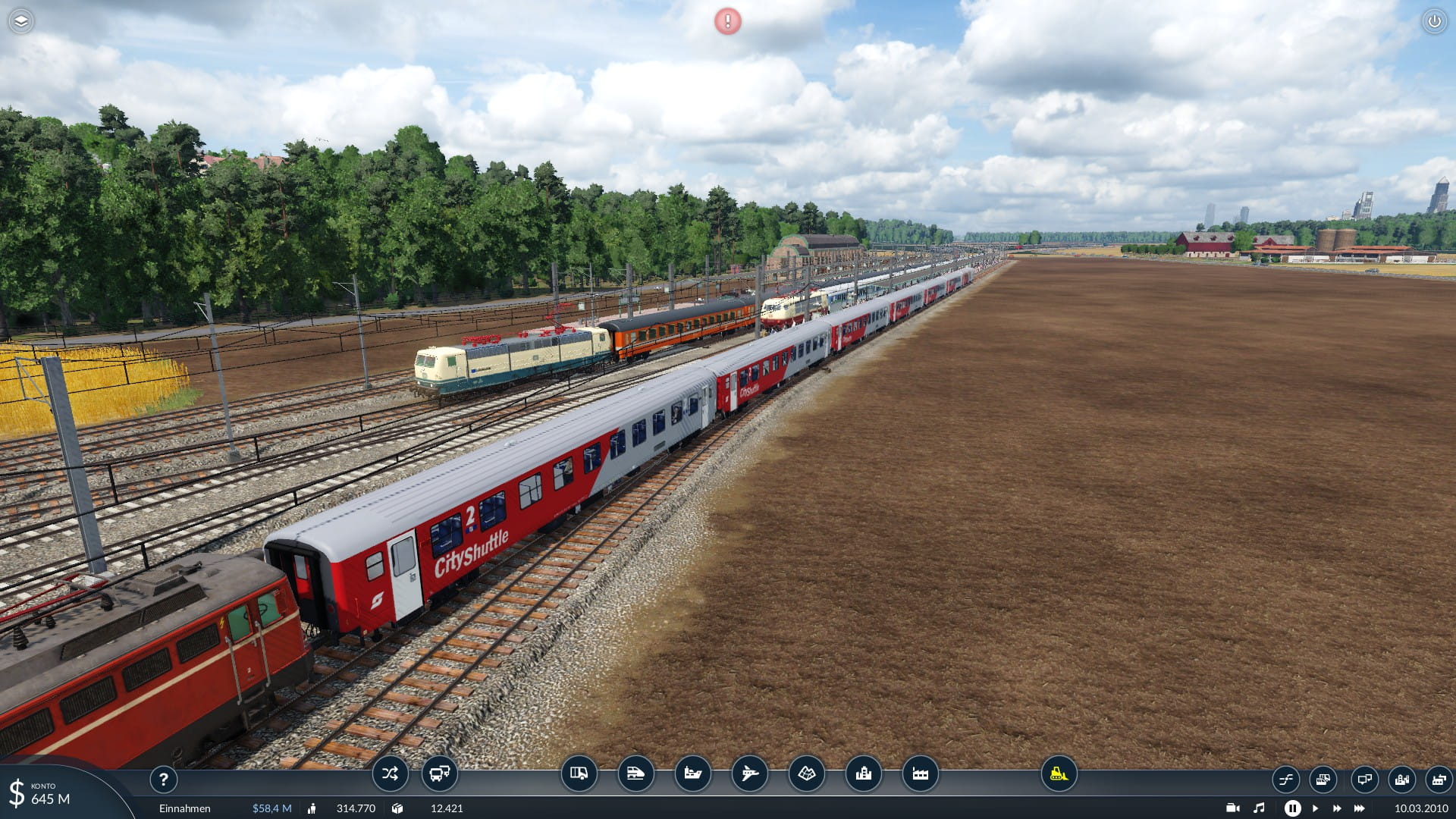Viewport: 1456px width, 819px height.
Task: Open the question mark help button
Action: pos(163,779)
